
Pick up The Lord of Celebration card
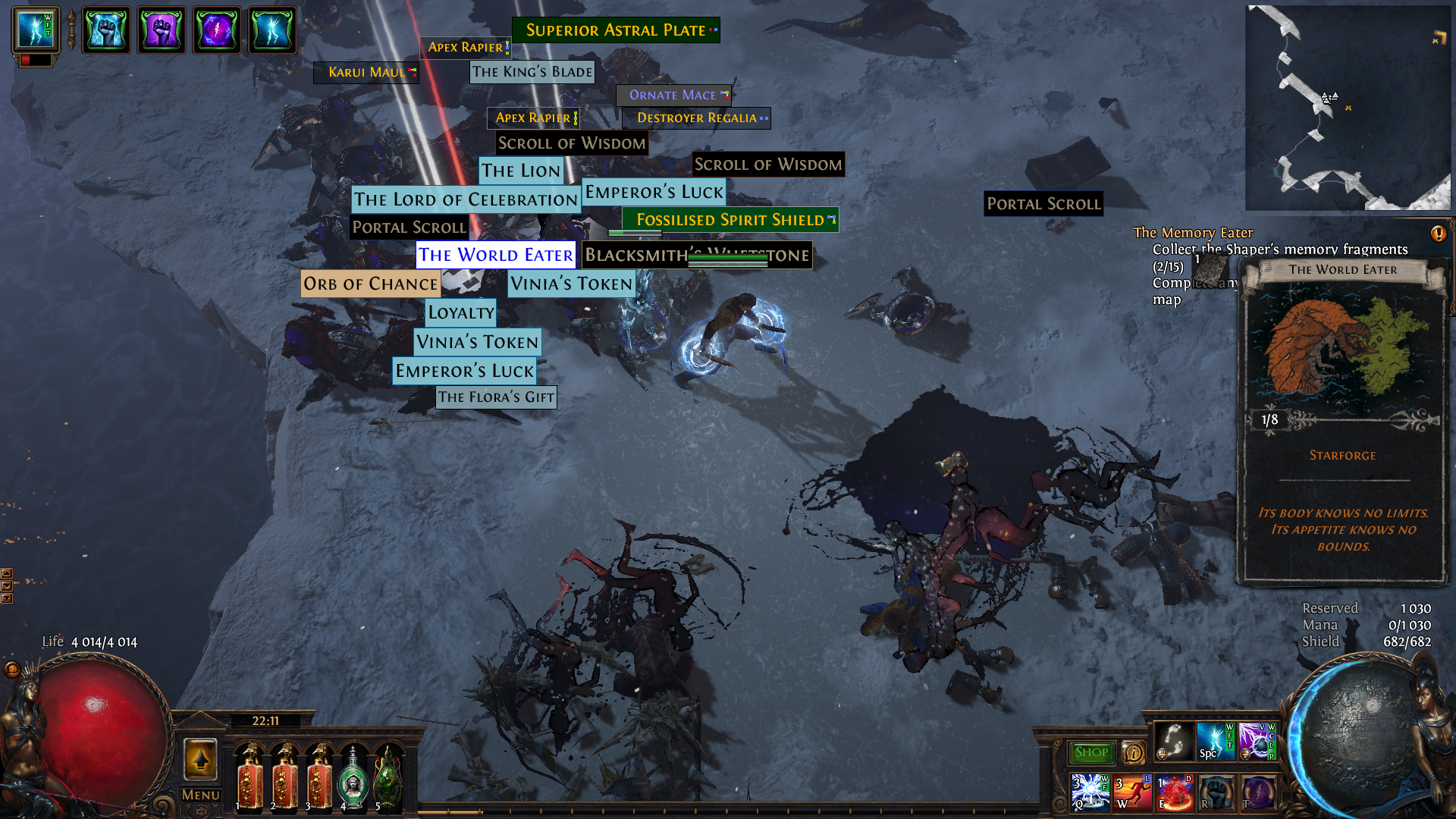(466, 199)
